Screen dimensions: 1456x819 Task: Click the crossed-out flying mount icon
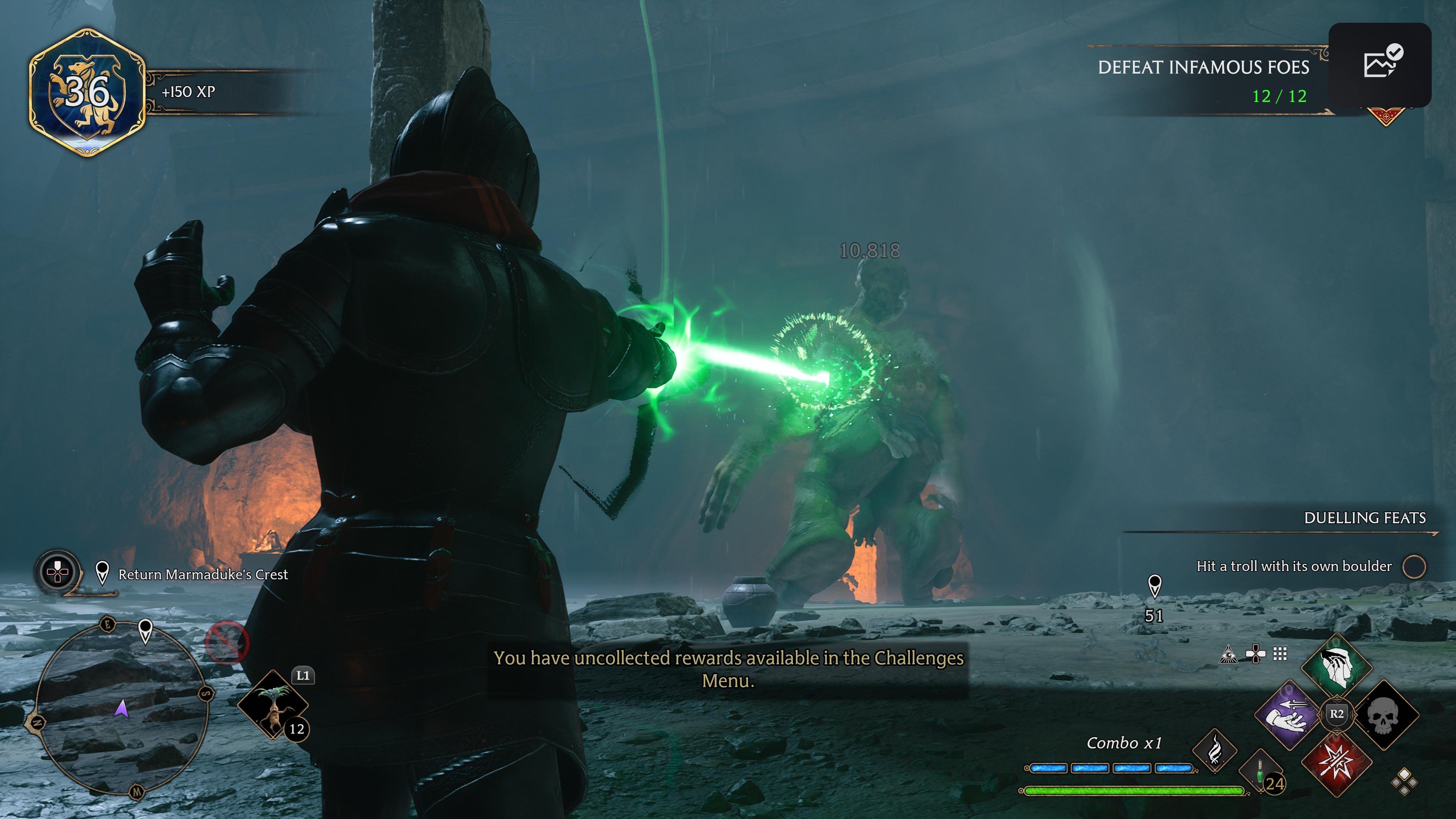227,642
